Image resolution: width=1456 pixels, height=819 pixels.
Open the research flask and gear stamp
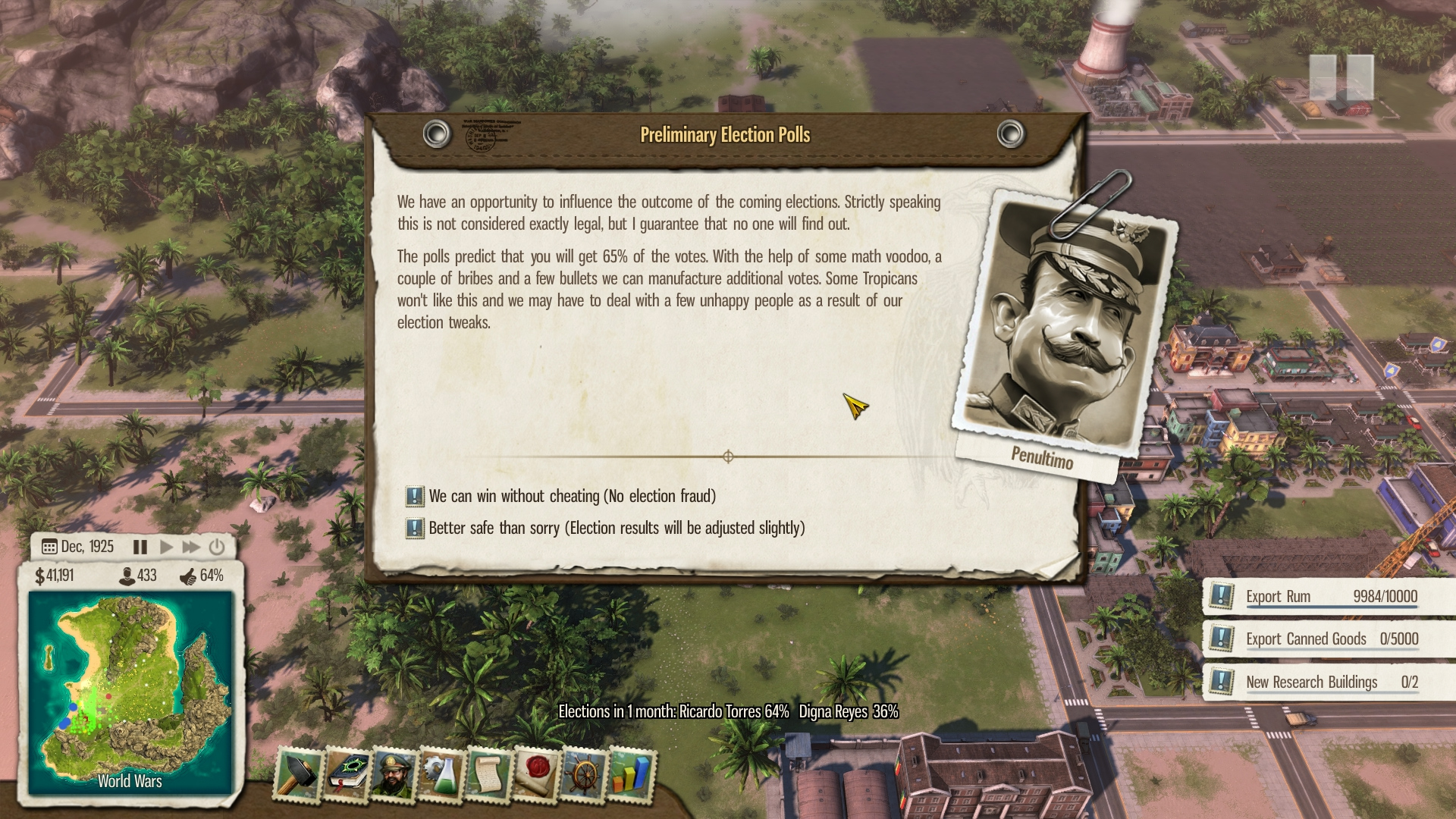[x=441, y=773]
